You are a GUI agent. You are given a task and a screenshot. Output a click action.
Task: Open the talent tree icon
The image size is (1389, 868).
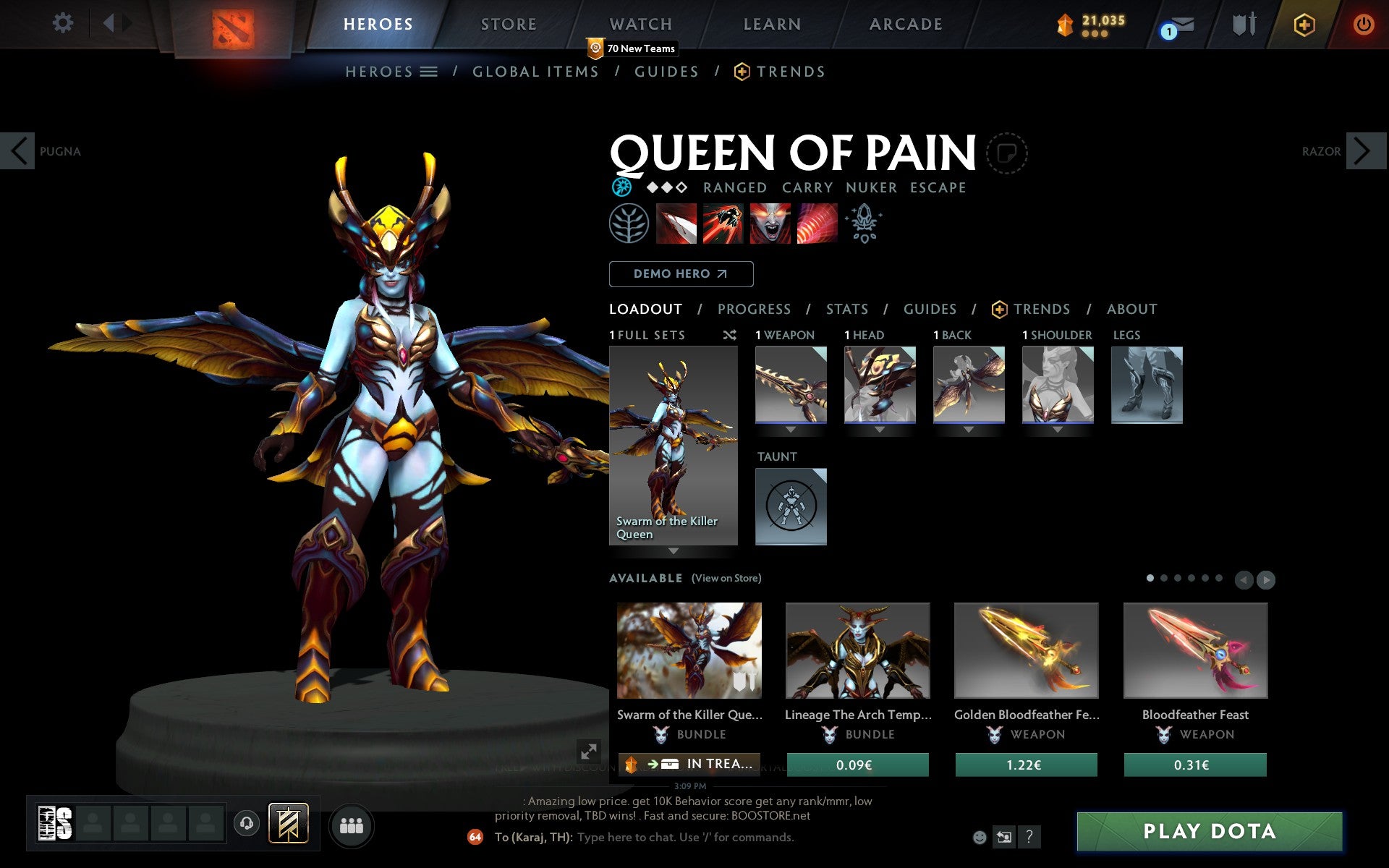point(628,224)
